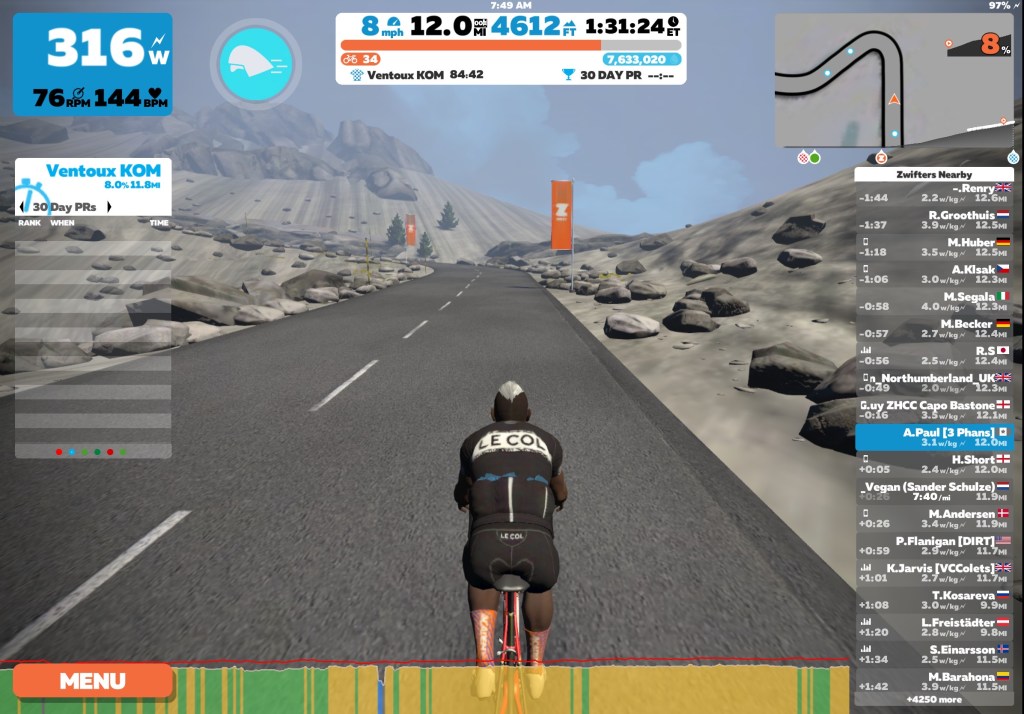Image resolution: width=1024 pixels, height=714 pixels.
Task: View P.Flanigan [DIRT] in the rider list
Action: (934, 545)
